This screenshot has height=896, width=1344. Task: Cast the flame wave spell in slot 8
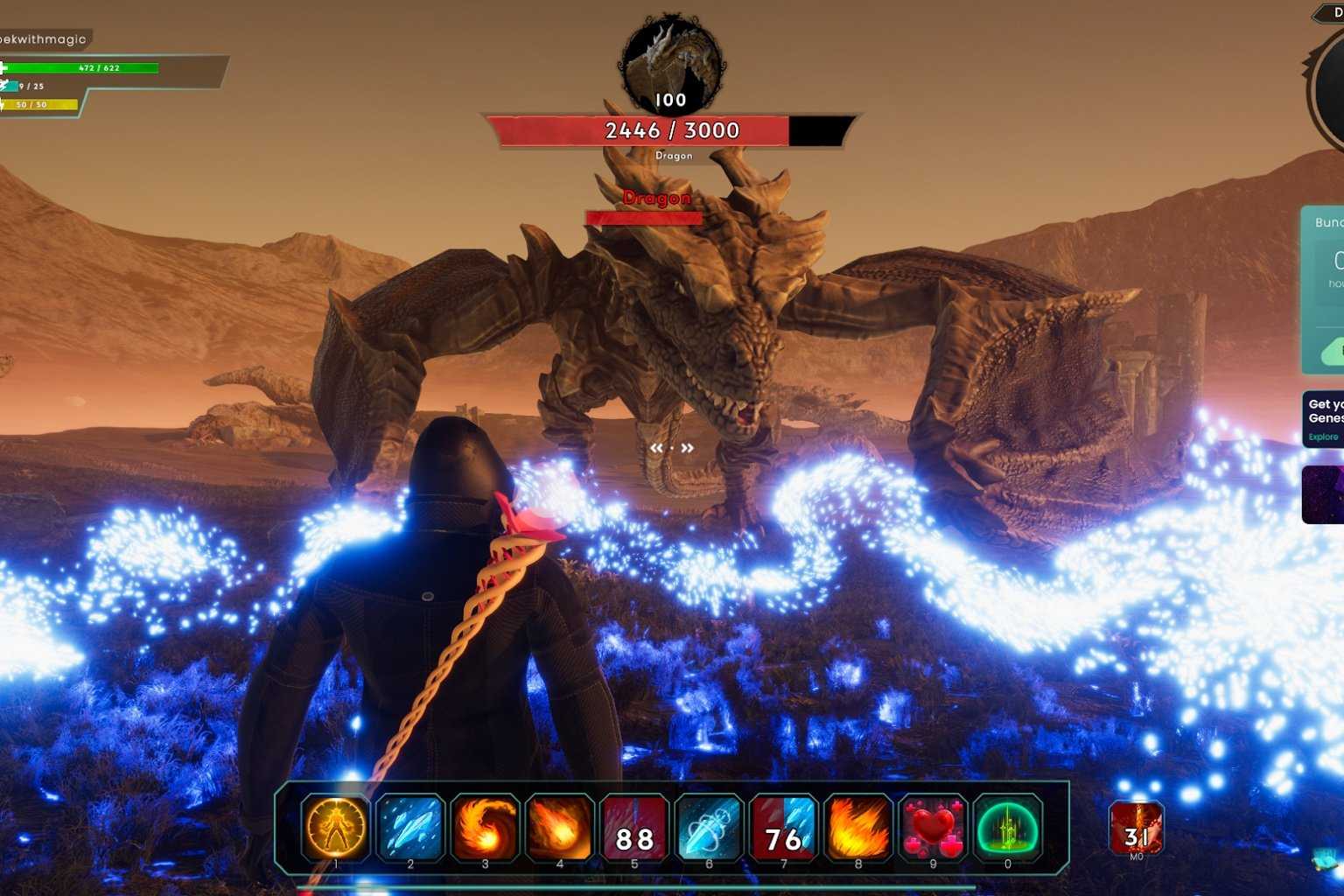(x=858, y=827)
